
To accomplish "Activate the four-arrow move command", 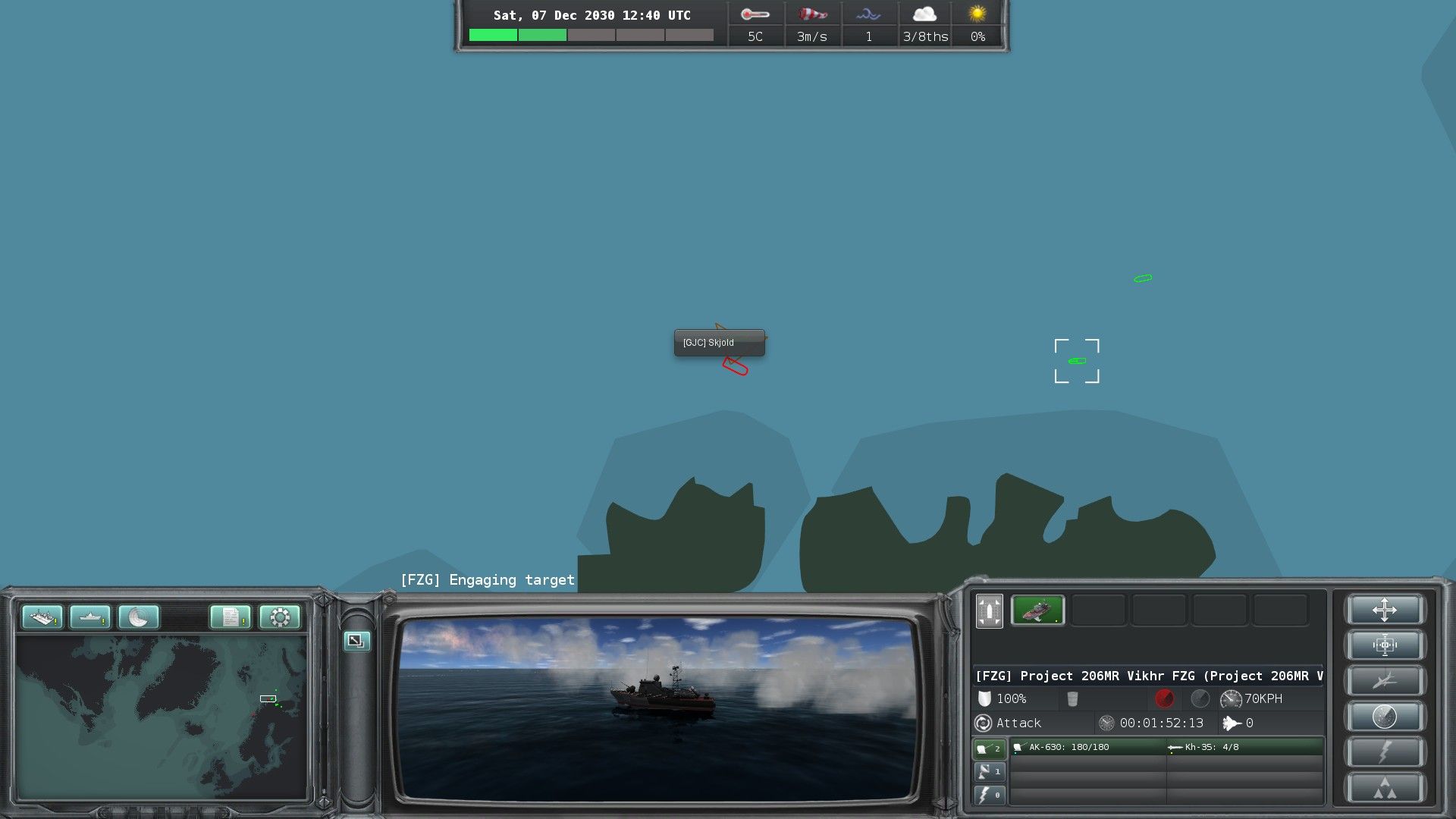I will (x=1384, y=610).
